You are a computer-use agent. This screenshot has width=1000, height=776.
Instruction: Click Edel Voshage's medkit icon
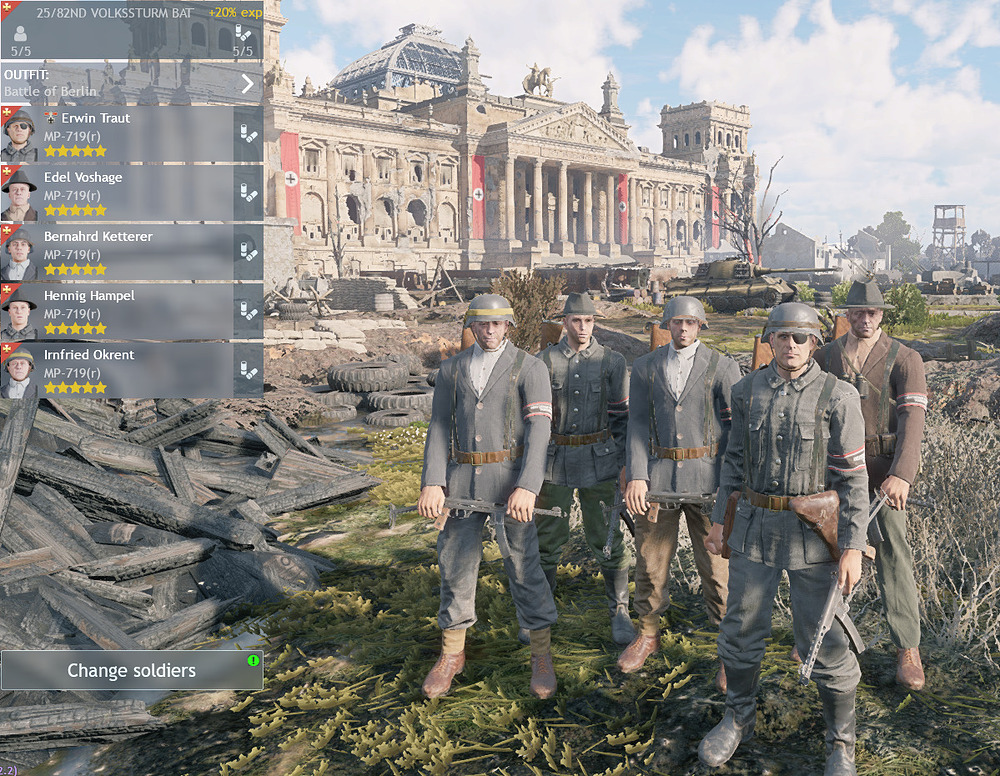click(x=248, y=193)
